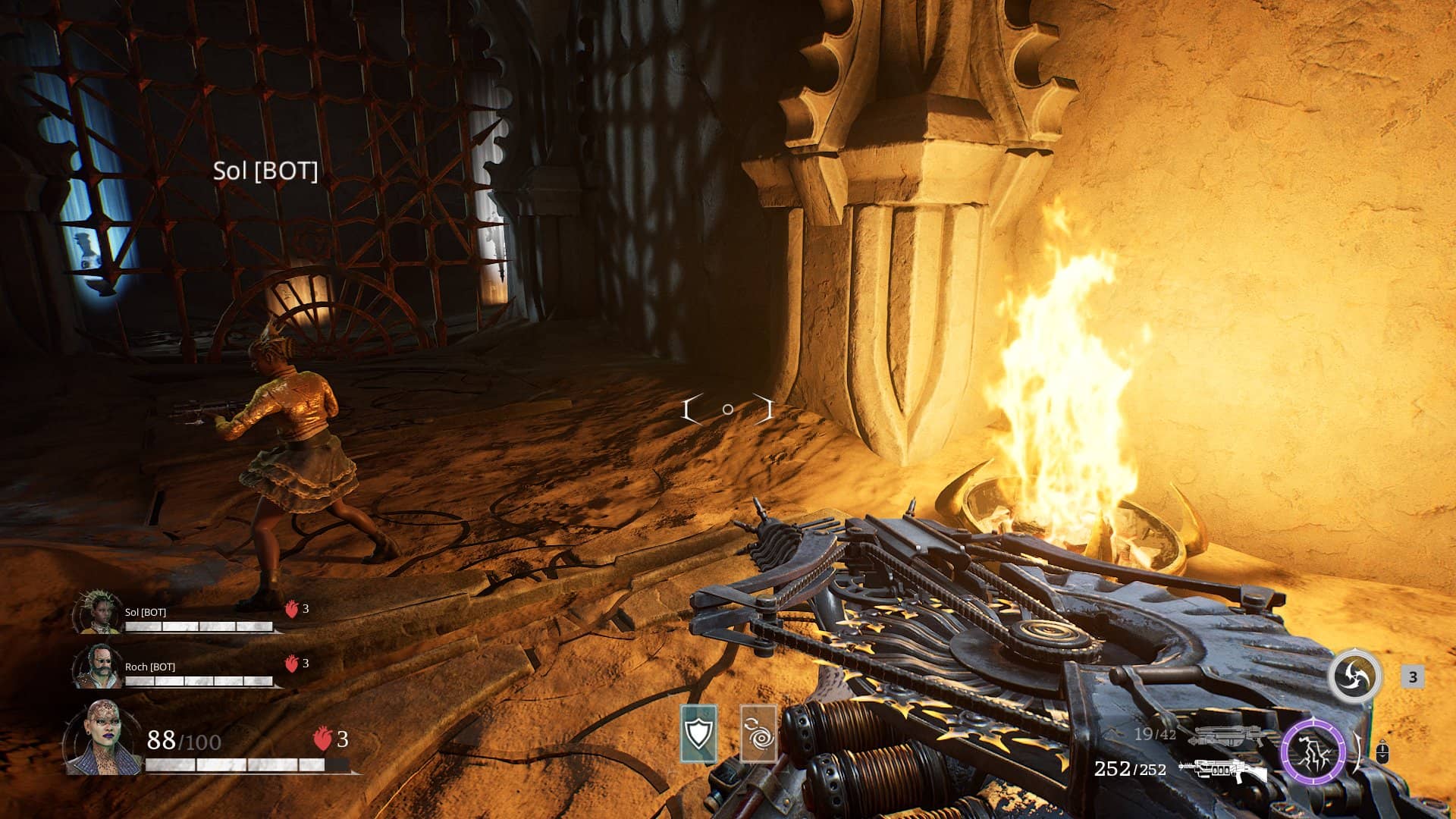The width and height of the screenshot is (1456, 819).
Task: Select Sol's teammate portrait
Action: click(x=97, y=613)
